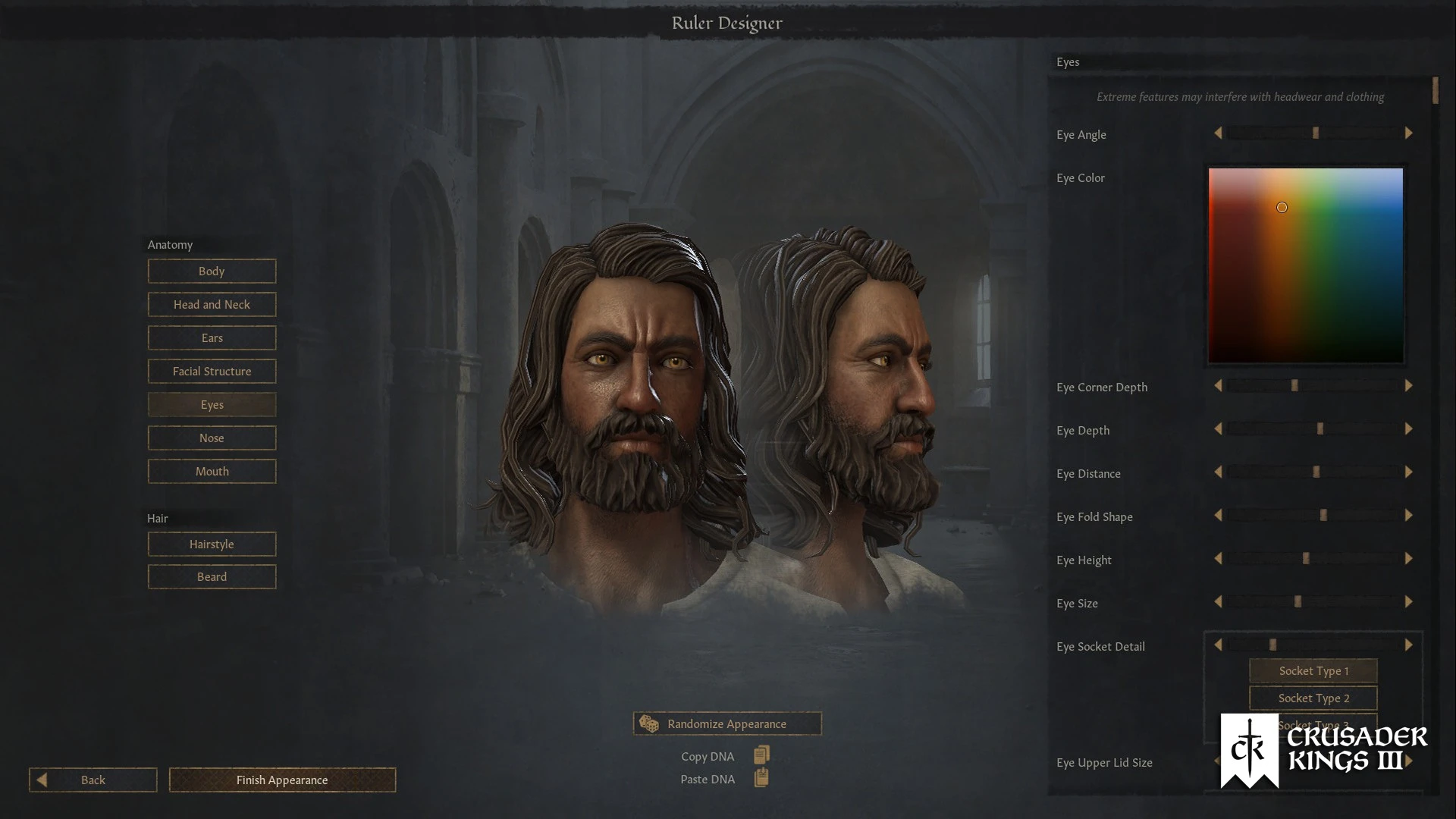Increase Eye Angle with right arrow
Viewport: 1456px width, 819px height.
pyautogui.click(x=1408, y=133)
